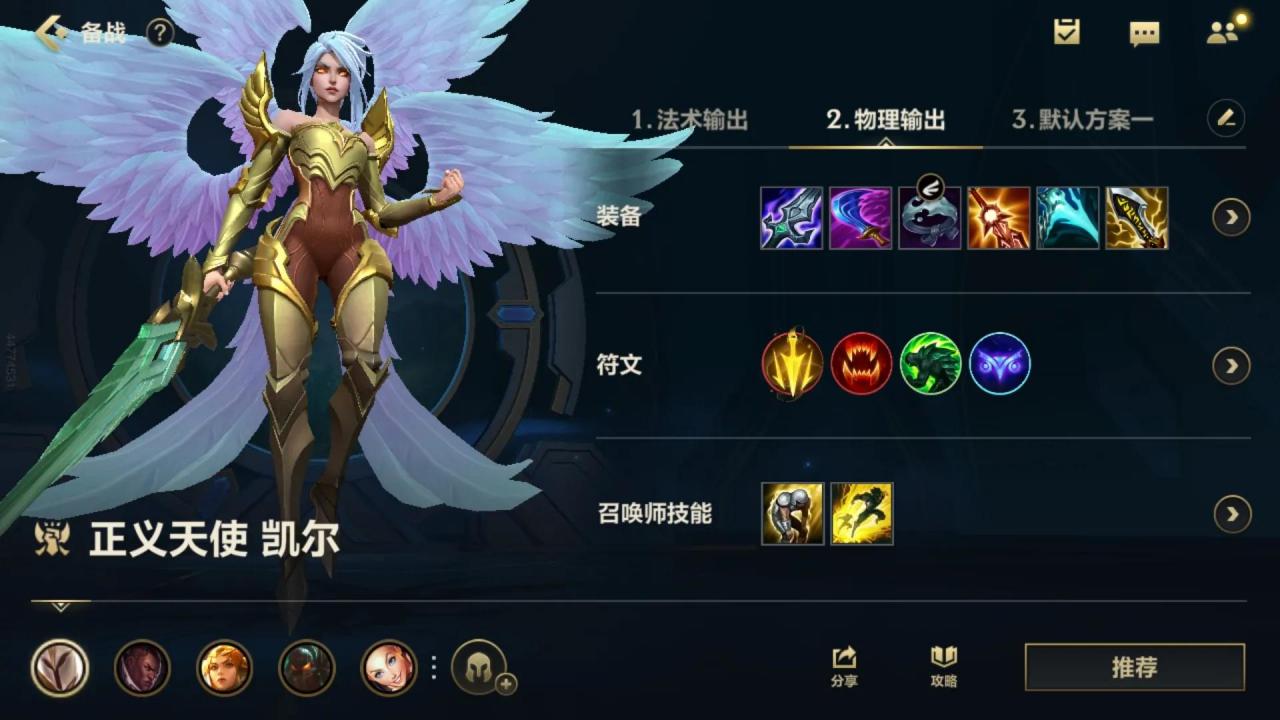The width and height of the screenshot is (1280, 720).
Task: Expand the 符文 runes row details
Action: [x=1229, y=365]
